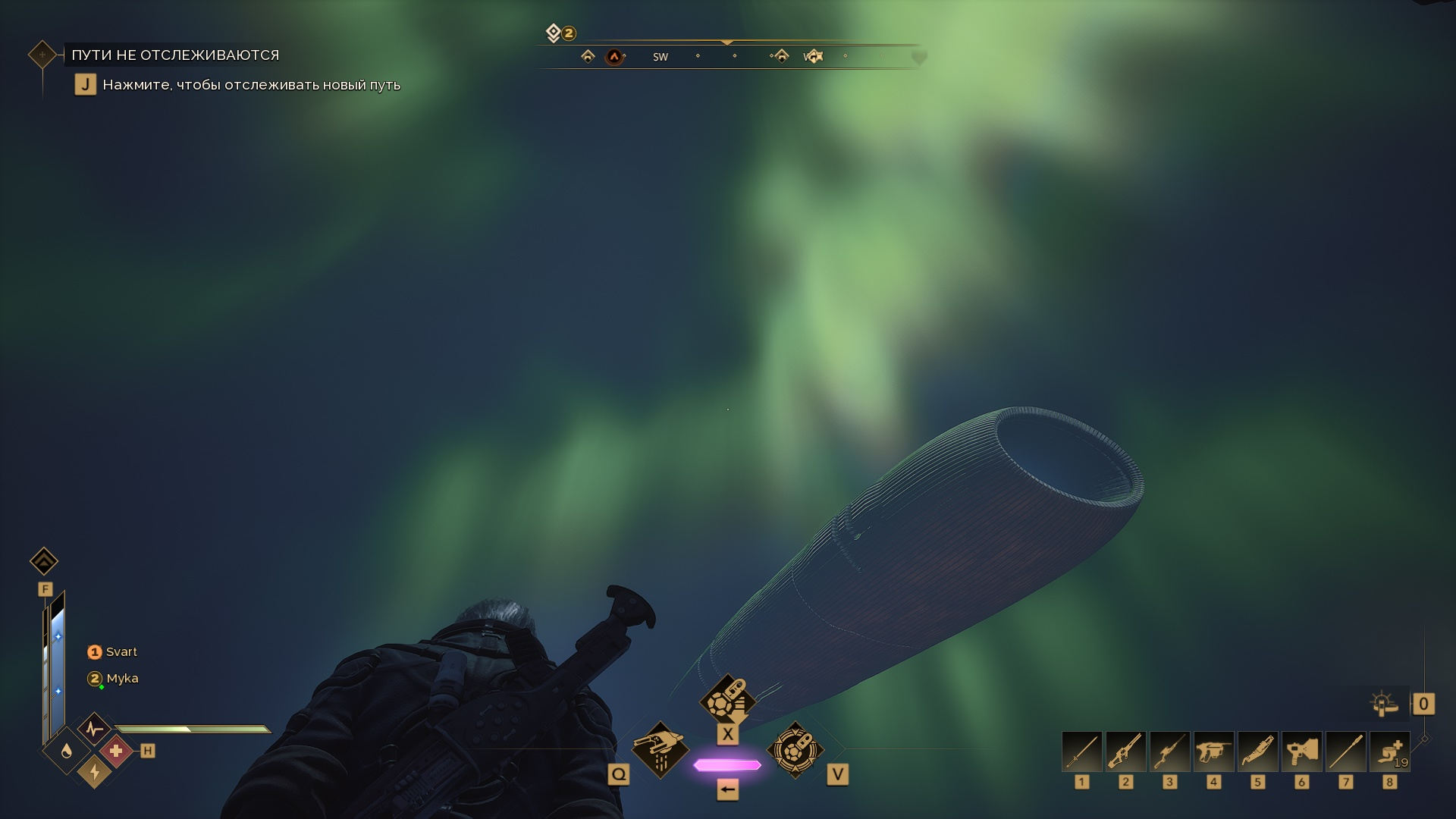1456x819 pixels.
Task: Equip the heavy rifle in slot 2
Action: pos(1125,752)
